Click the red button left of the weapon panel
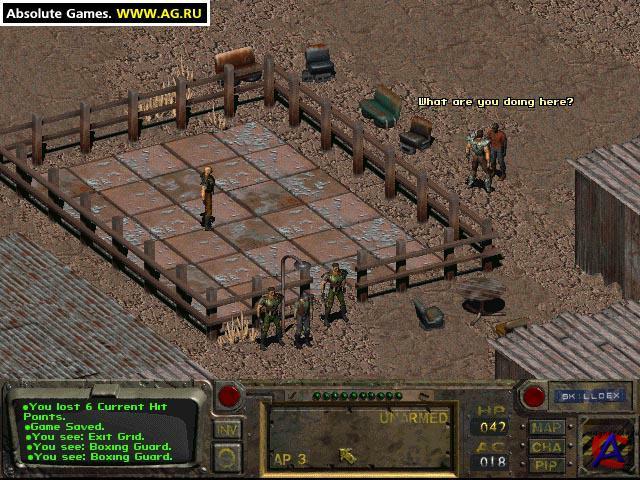Screen dimensions: 640x480 click(x=229, y=396)
